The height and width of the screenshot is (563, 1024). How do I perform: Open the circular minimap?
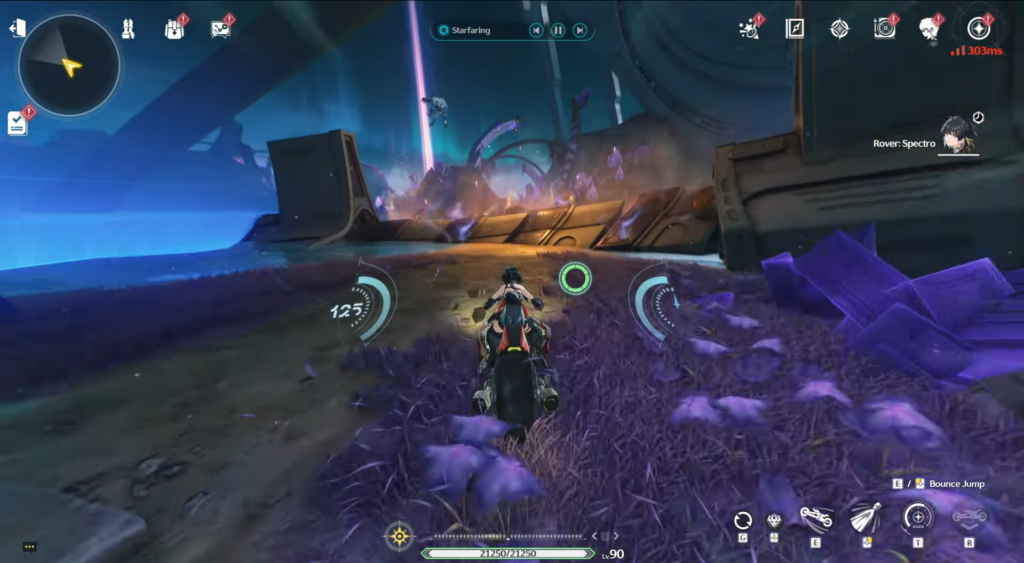pyautogui.click(x=68, y=65)
